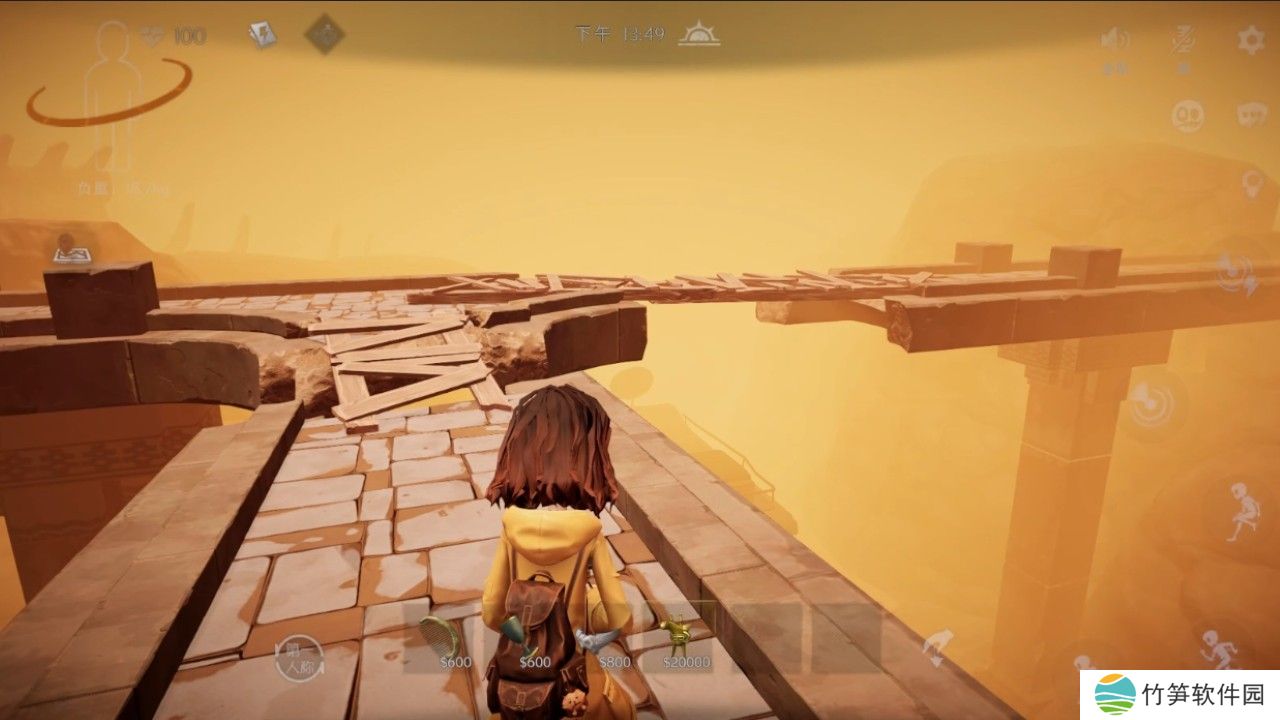Select the green racket item worth $600
The image size is (1280, 720).
441,636
